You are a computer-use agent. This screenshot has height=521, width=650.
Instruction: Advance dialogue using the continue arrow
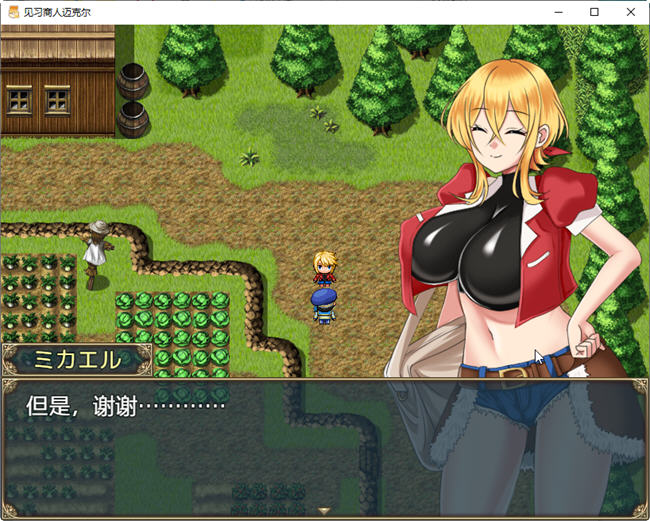point(324,510)
